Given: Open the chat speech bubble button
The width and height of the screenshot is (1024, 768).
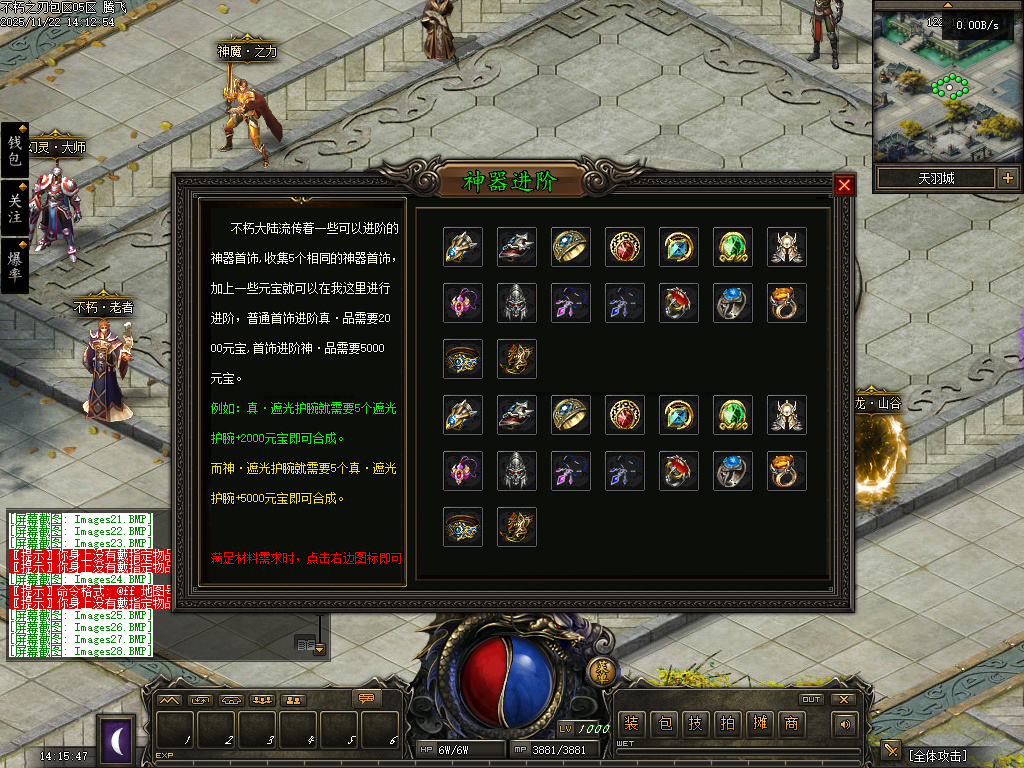Looking at the screenshot, I should pyautogui.click(x=367, y=698).
